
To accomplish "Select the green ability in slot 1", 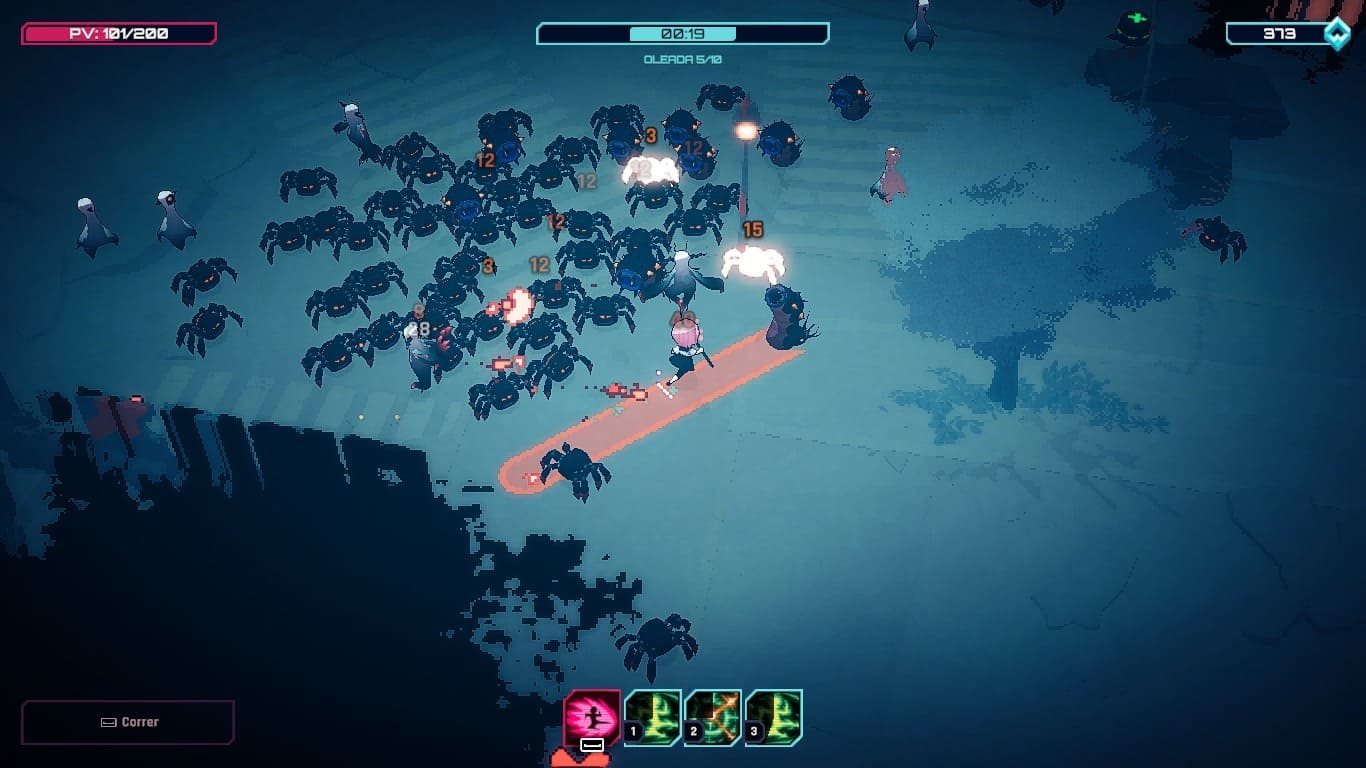I will pyautogui.click(x=654, y=716).
